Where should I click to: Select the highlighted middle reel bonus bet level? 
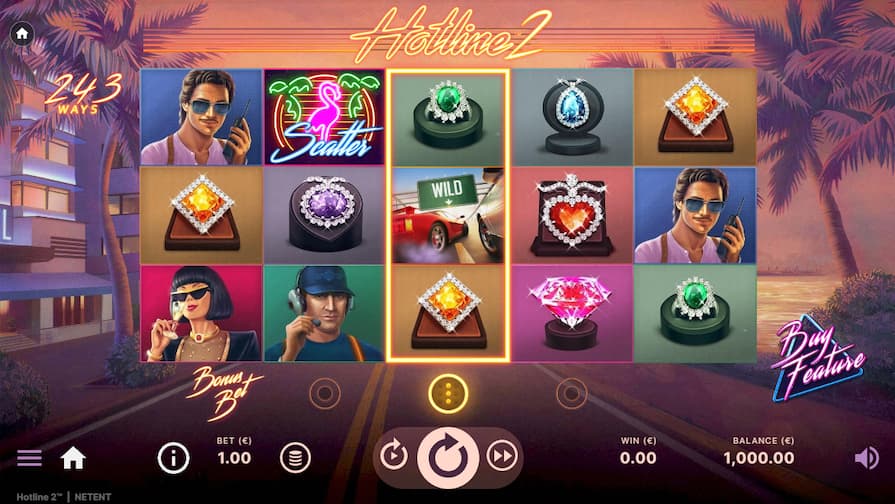448,393
